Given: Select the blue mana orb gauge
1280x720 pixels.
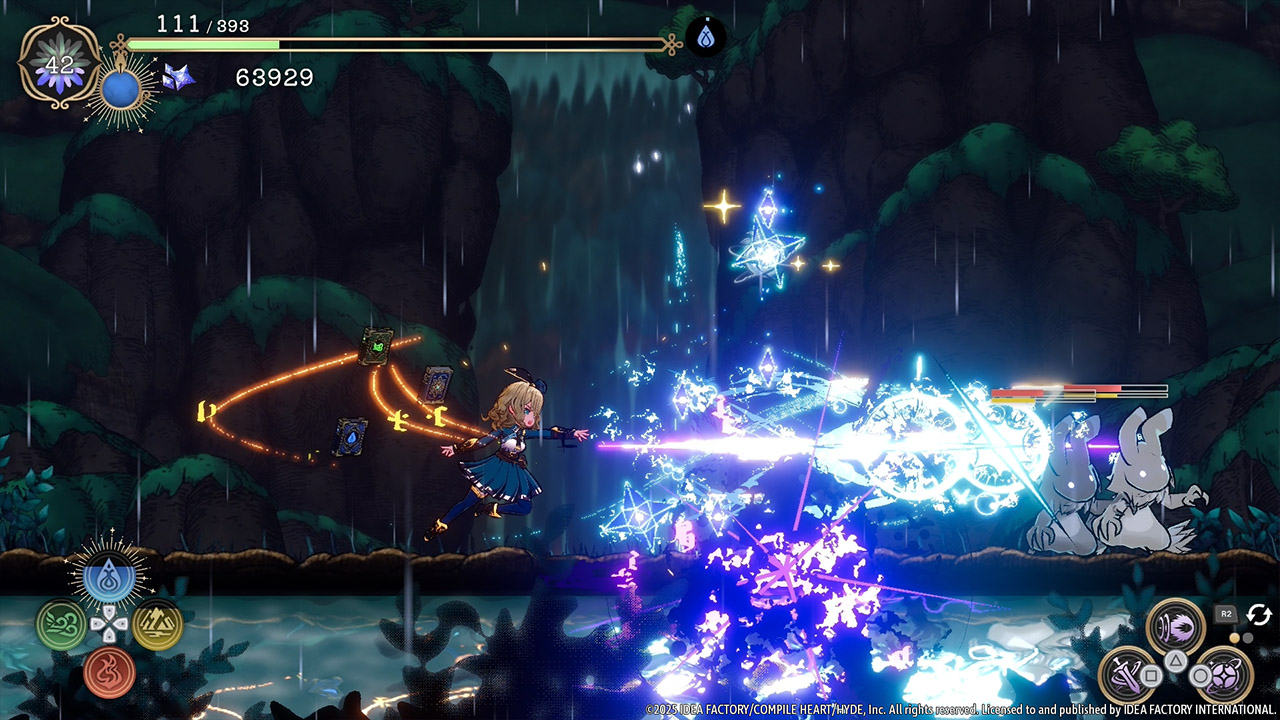Looking at the screenshot, I should (x=119, y=90).
